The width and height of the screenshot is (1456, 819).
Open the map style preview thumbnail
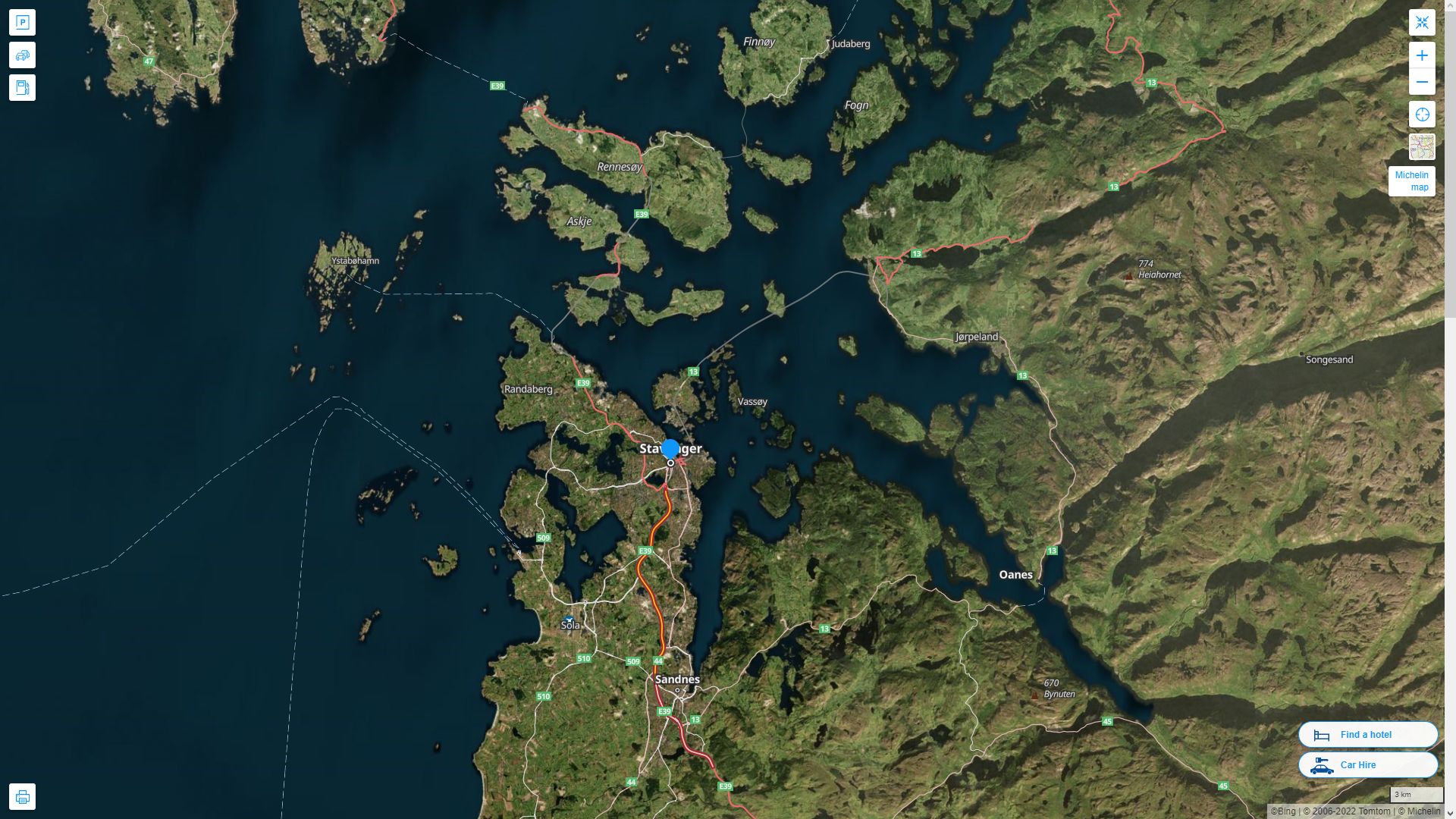click(x=1422, y=146)
